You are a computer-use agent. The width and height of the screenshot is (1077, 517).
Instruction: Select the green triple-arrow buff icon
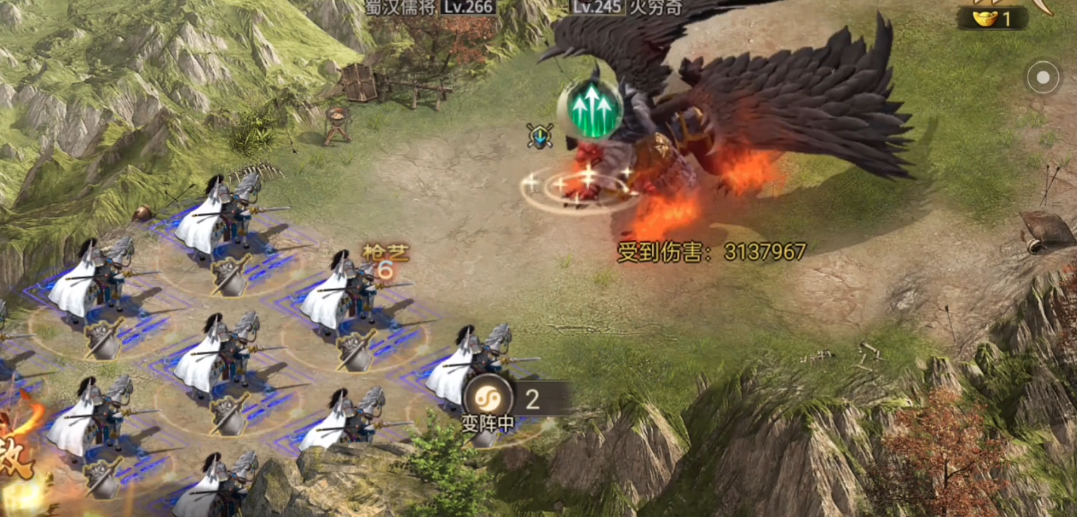coord(594,108)
